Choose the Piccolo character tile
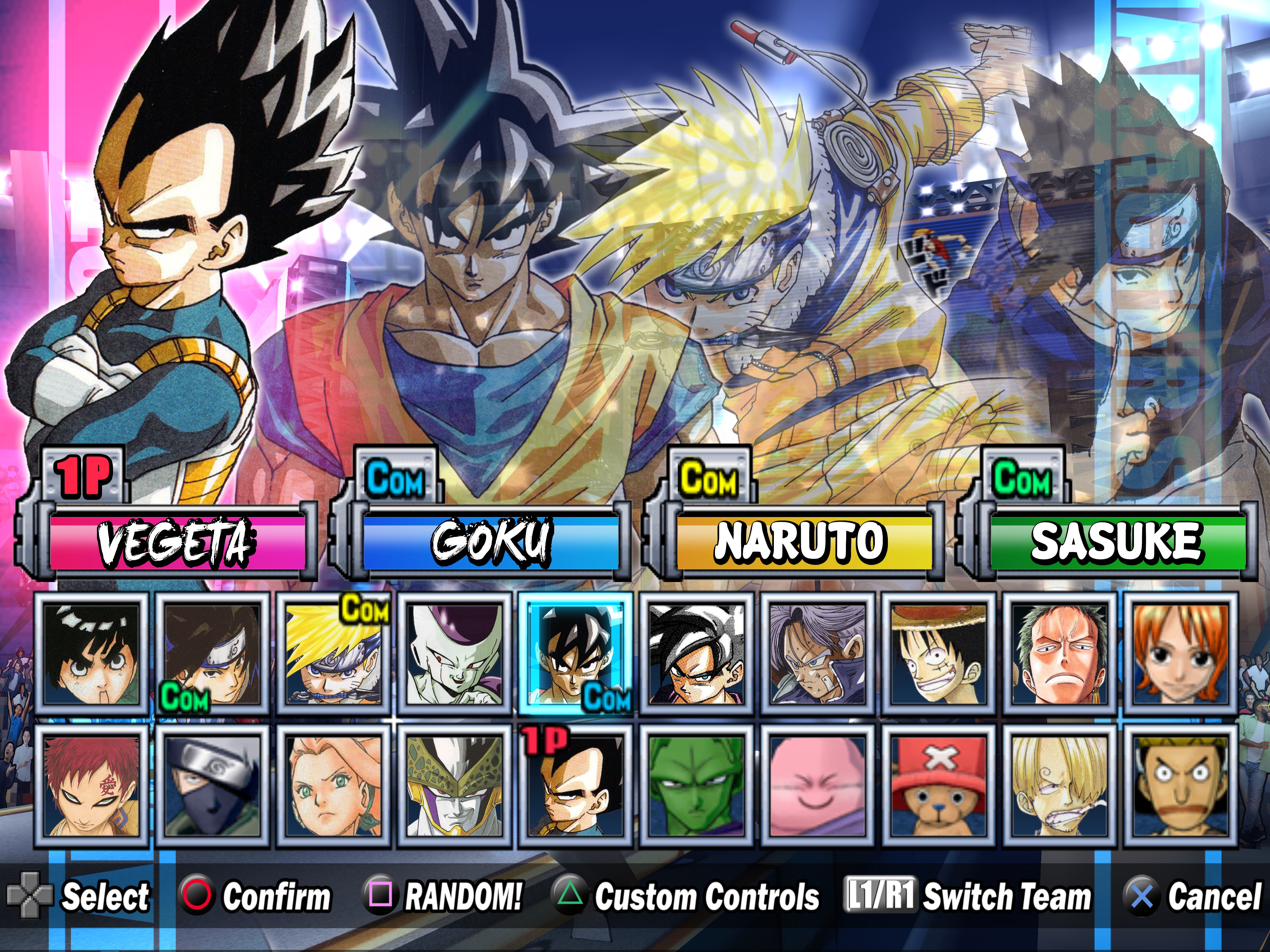This screenshot has height=952, width=1270. click(x=697, y=786)
